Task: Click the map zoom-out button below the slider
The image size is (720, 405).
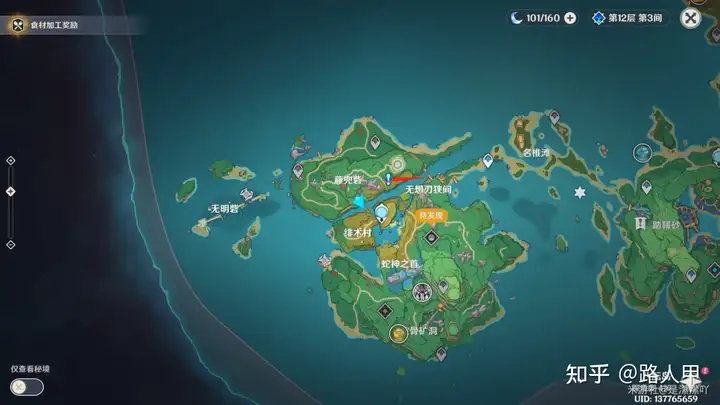Action: point(10,243)
